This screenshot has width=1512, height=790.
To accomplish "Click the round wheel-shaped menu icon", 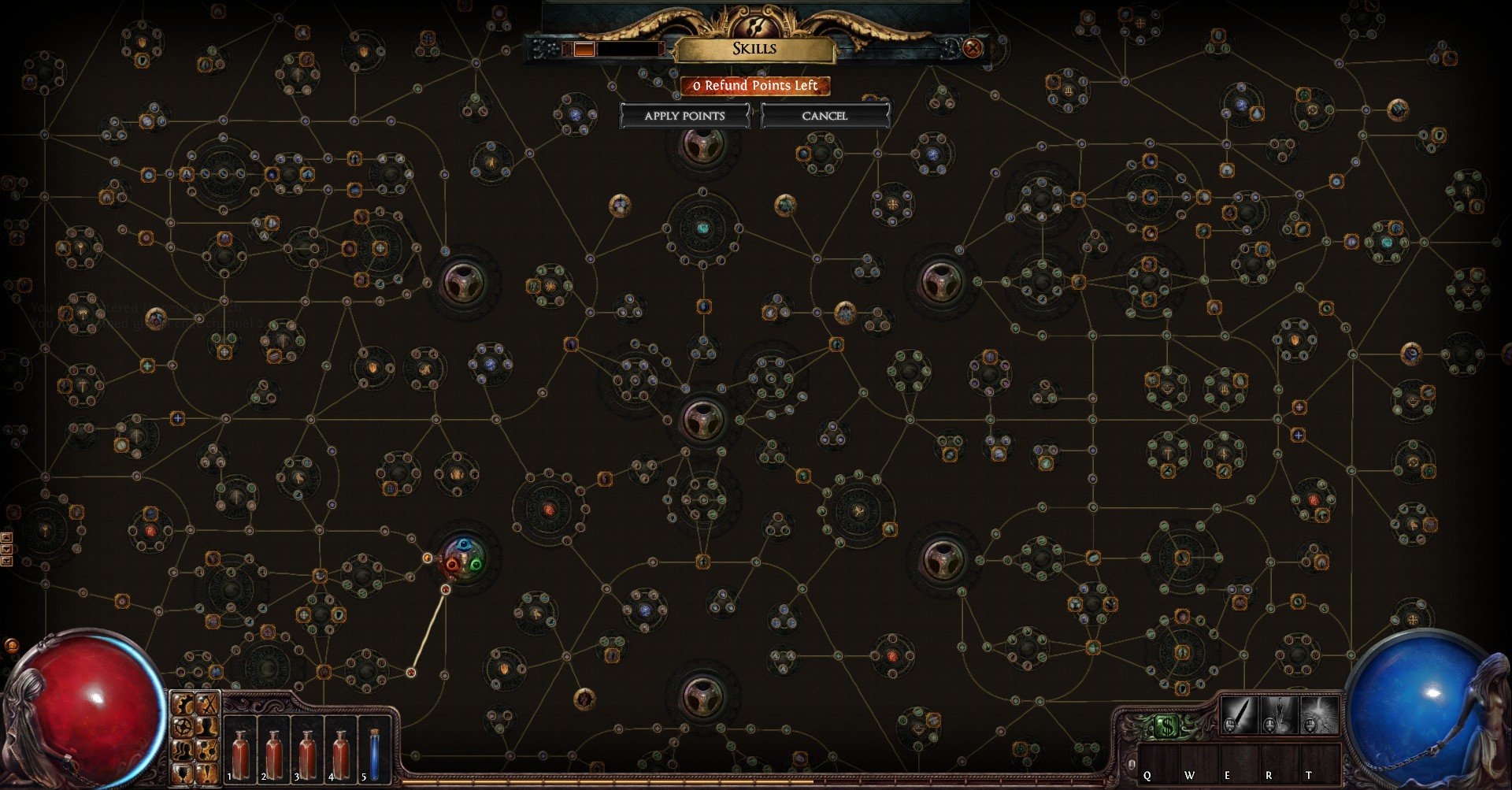I will (x=184, y=725).
